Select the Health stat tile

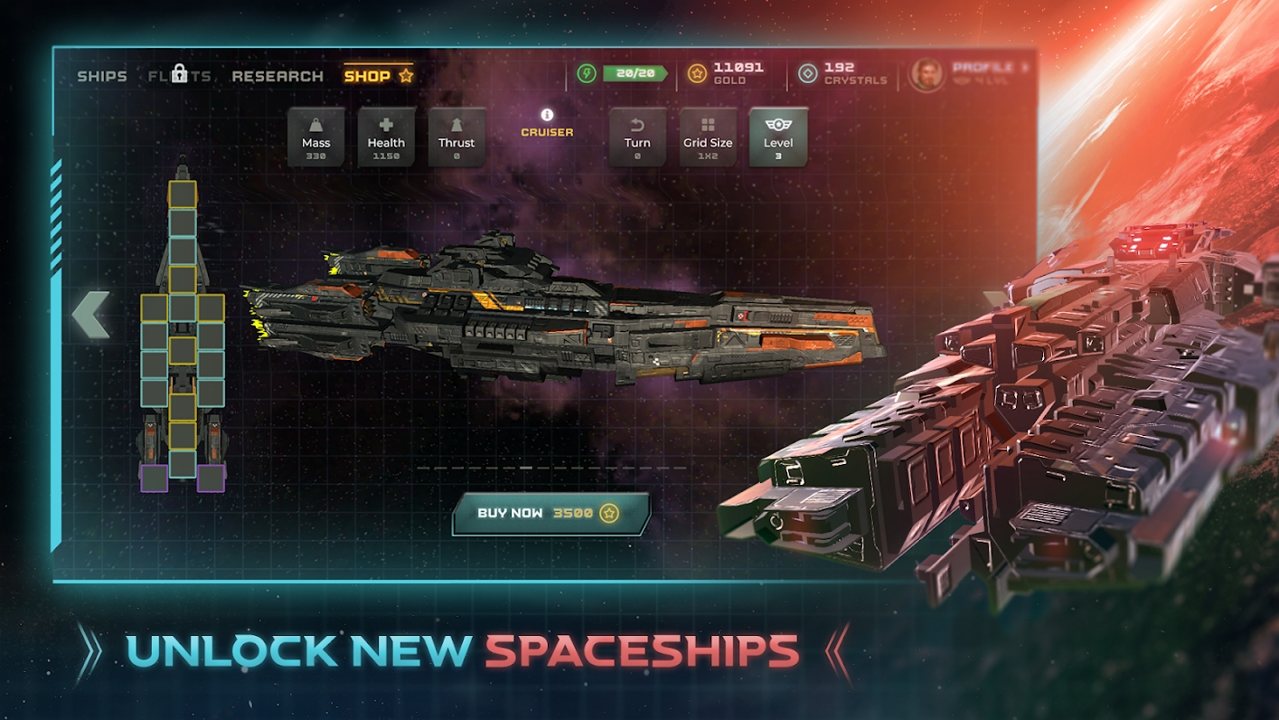coord(386,136)
